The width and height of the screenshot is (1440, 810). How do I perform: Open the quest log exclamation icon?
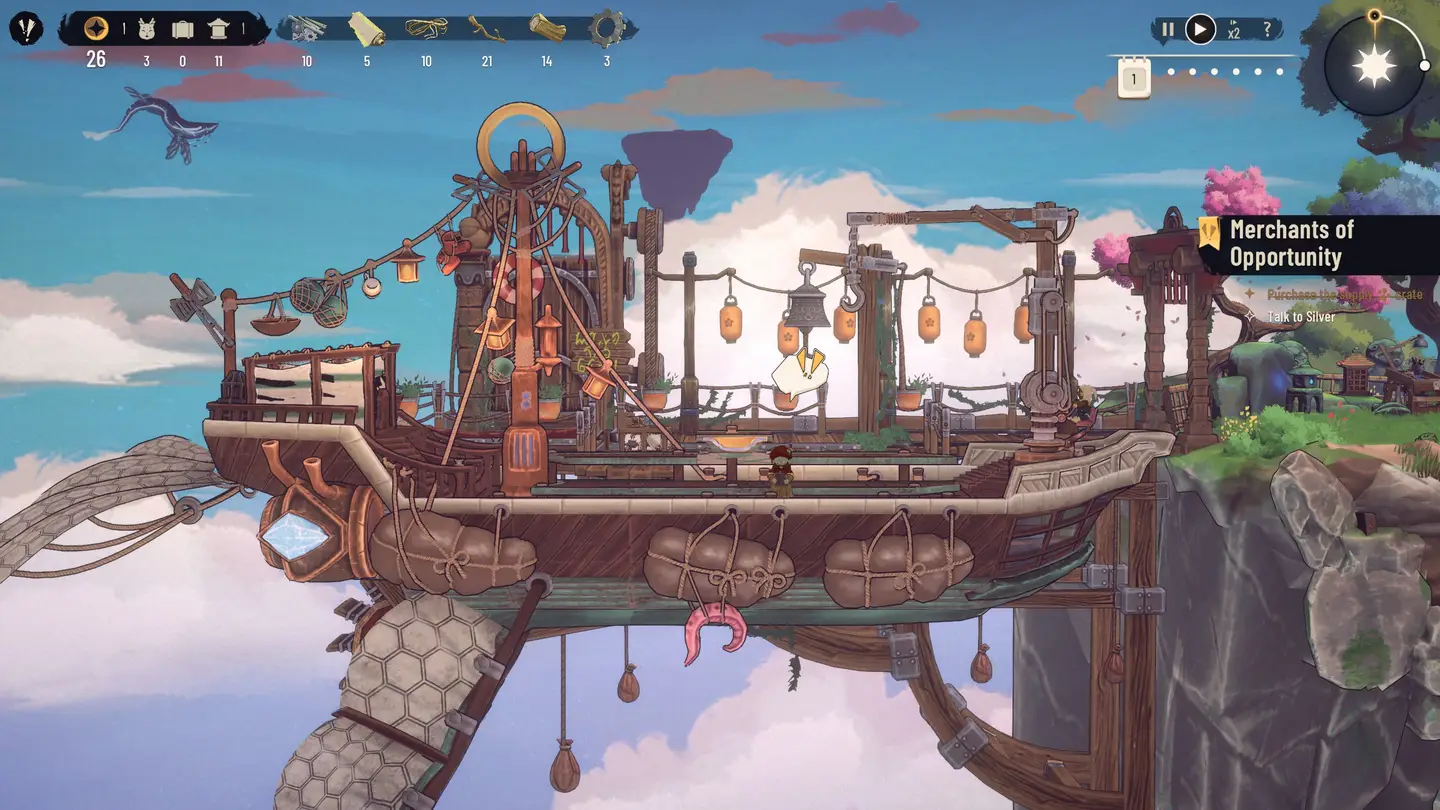coord(27,28)
